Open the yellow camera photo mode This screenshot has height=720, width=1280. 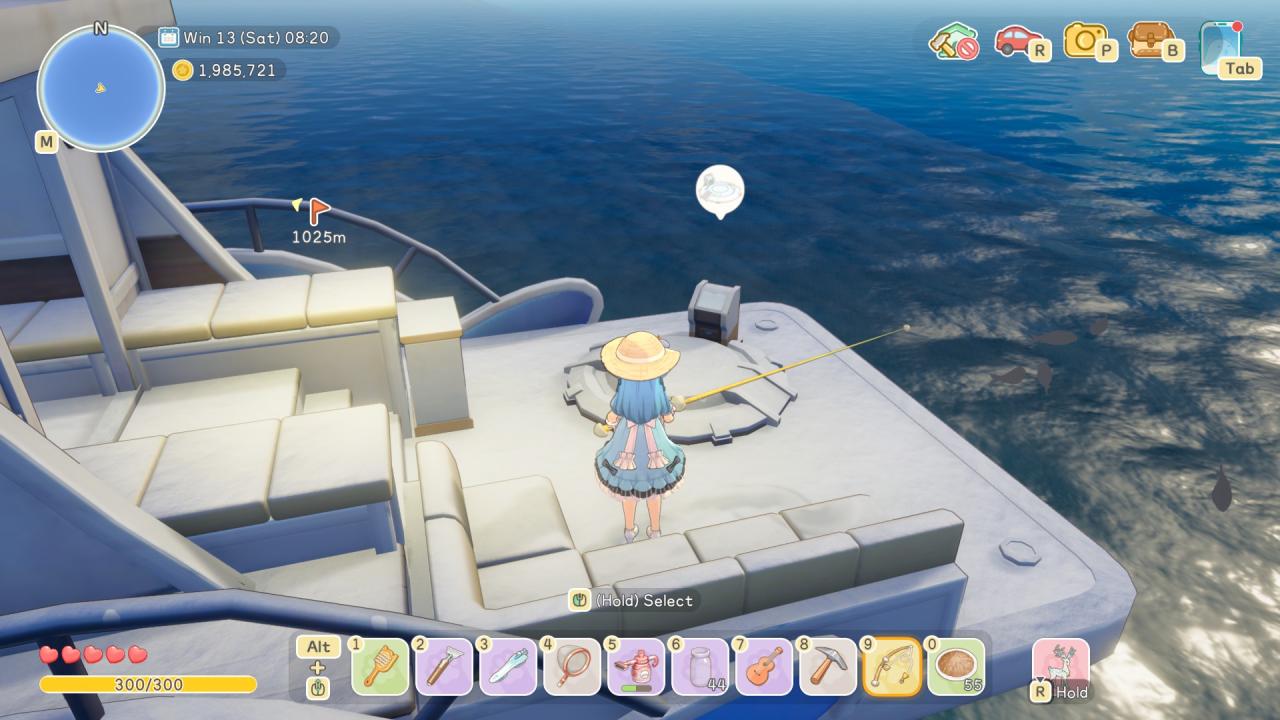[x=1085, y=40]
